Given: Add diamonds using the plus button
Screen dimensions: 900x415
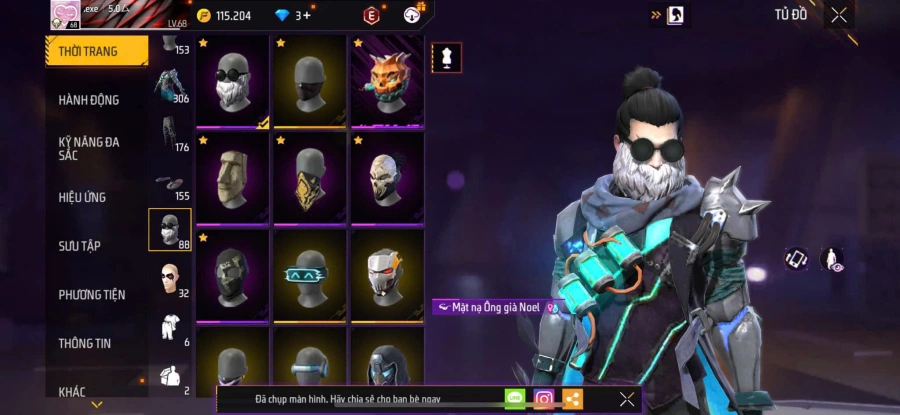Looking at the screenshot, I should click(305, 15).
